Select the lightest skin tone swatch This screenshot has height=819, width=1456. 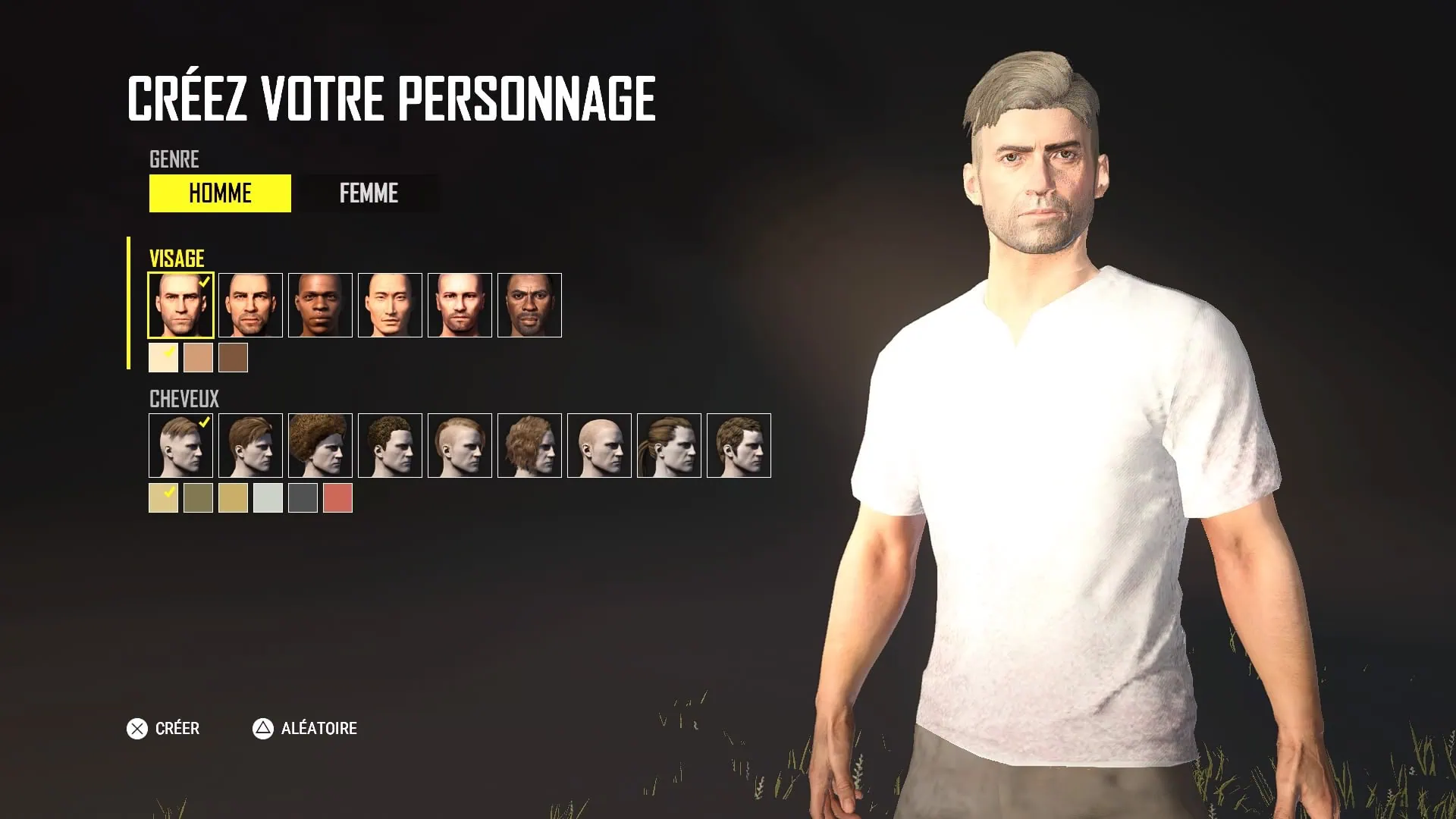point(163,358)
